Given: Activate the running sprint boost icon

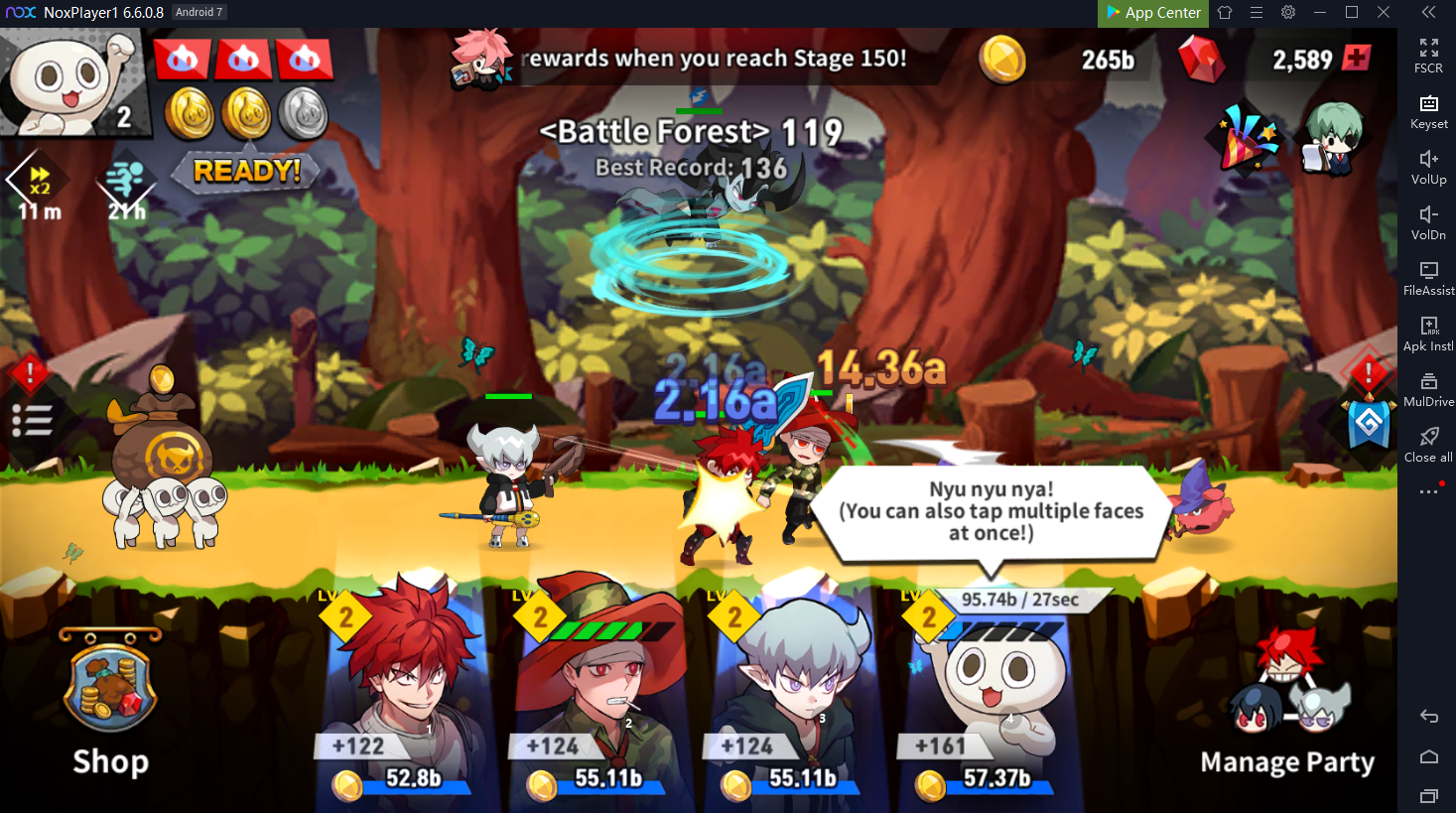Looking at the screenshot, I should 126,186.
